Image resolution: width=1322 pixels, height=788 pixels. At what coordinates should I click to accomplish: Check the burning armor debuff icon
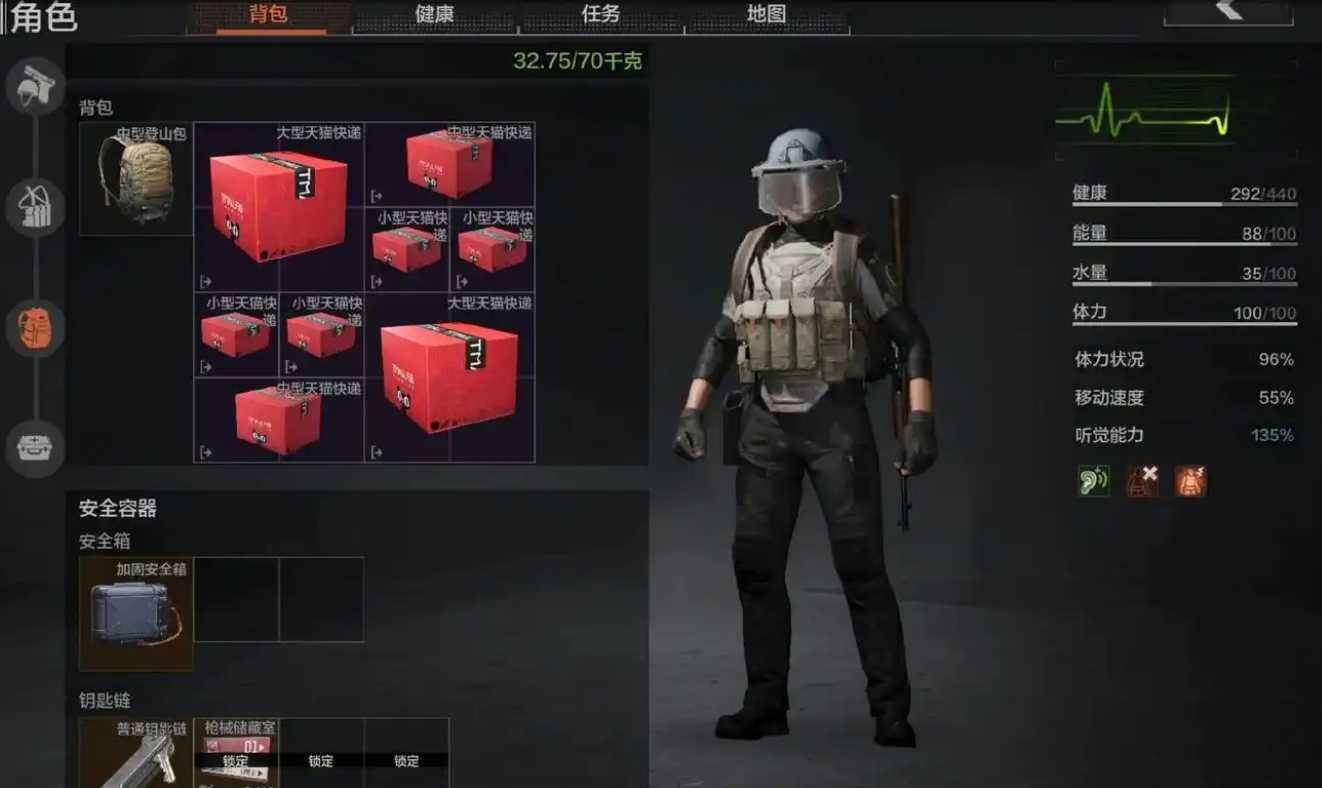click(1192, 480)
